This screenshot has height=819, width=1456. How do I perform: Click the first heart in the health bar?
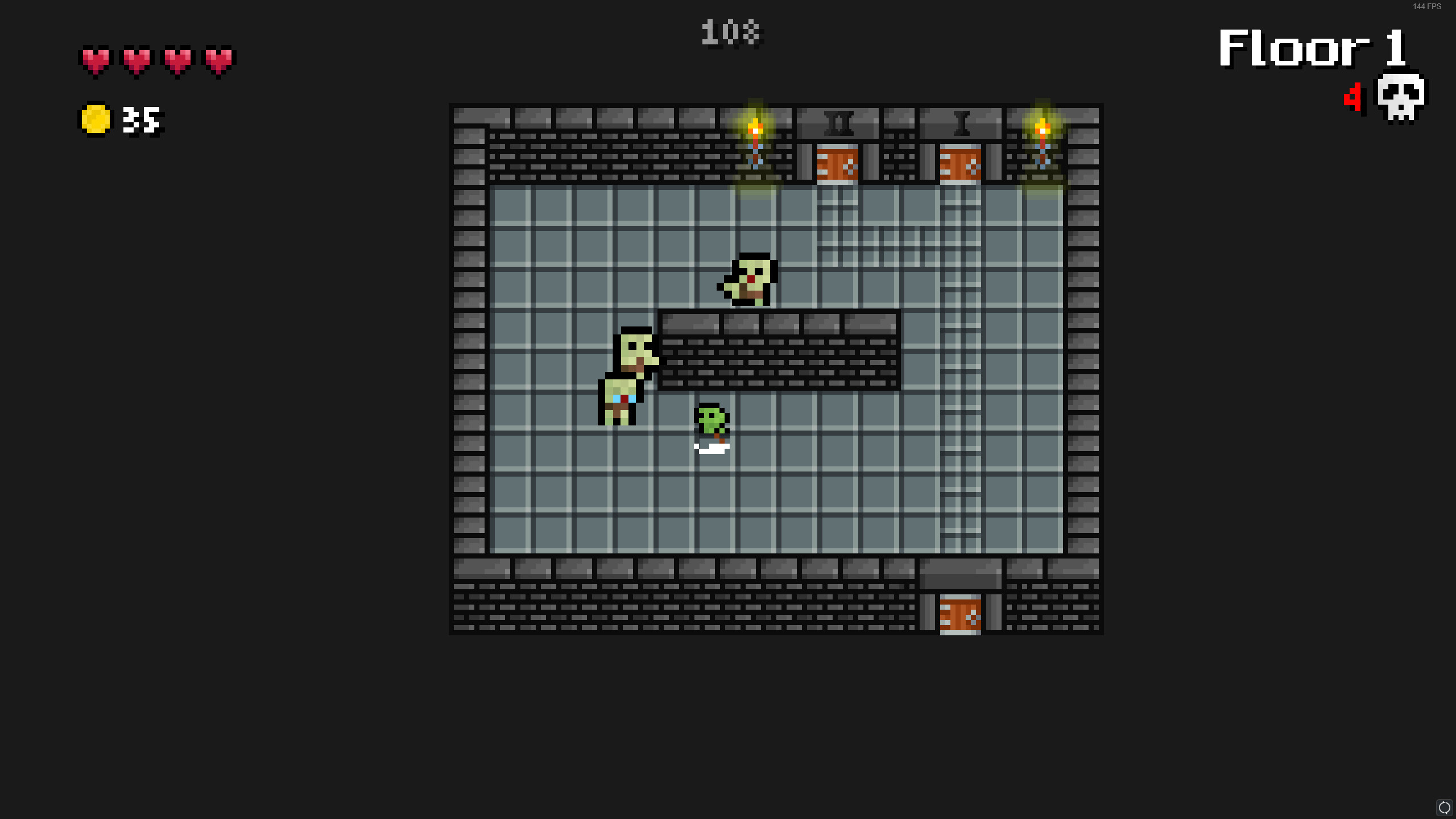[x=97, y=60]
